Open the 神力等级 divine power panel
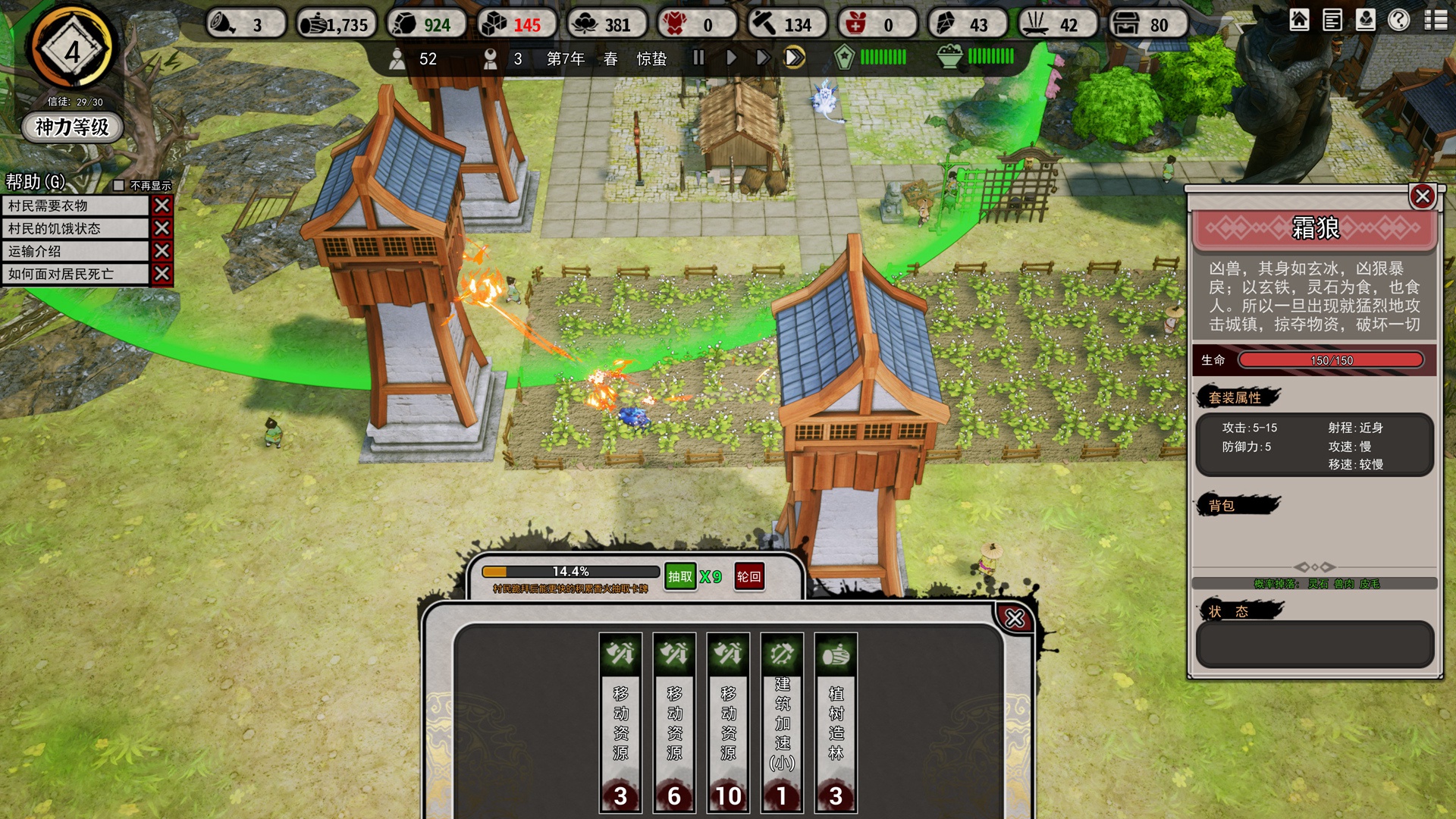The image size is (1456, 819). (x=72, y=127)
